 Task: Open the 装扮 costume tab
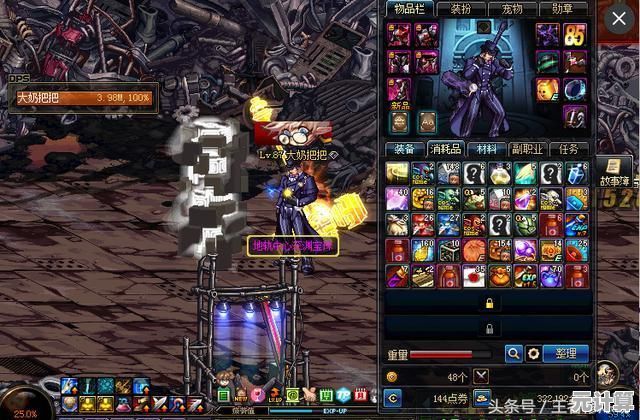coord(461,9)
